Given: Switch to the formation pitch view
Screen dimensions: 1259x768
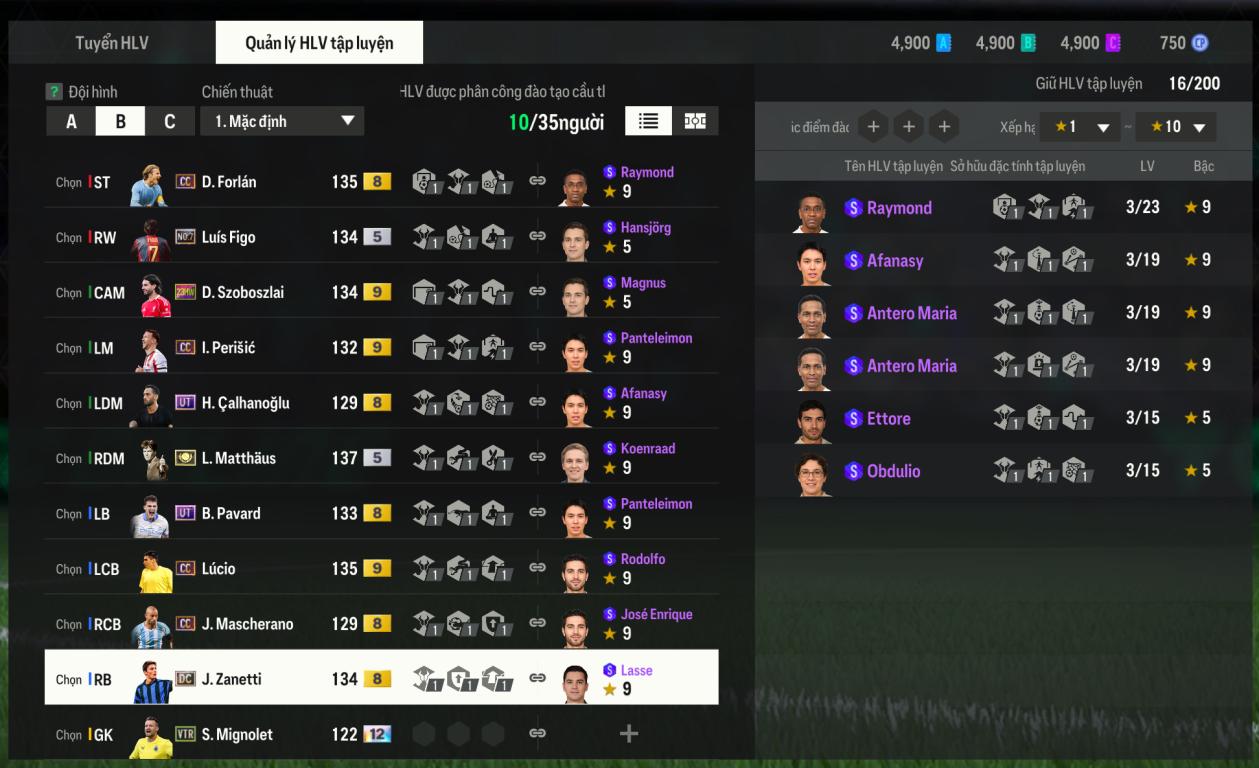Looking at the screenshot, I should (695, 121).
